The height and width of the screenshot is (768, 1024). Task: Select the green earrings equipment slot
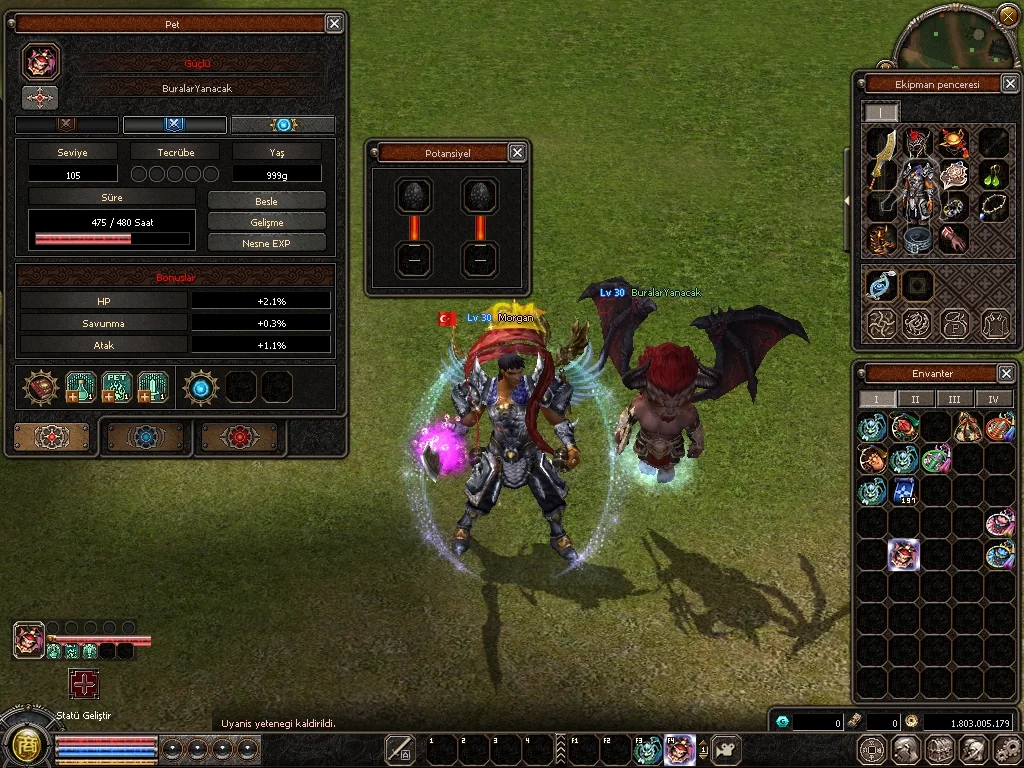tap(992, 174)
